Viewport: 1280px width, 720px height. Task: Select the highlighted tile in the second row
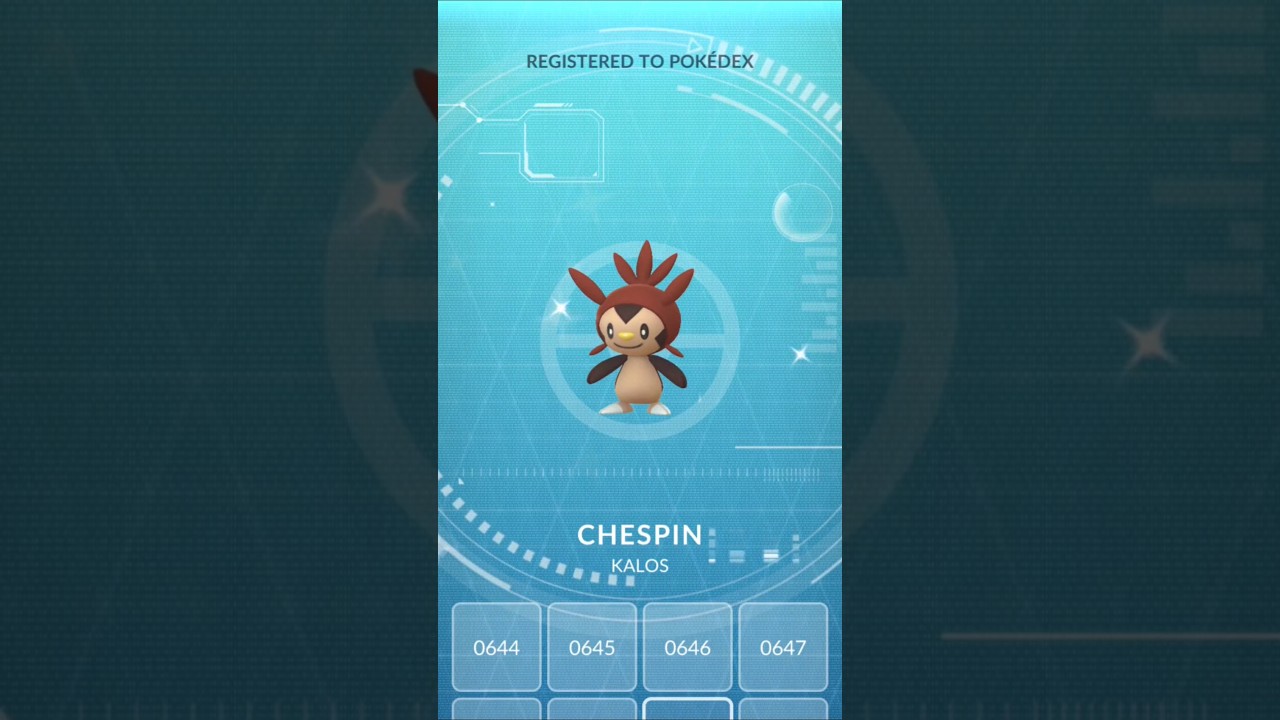(687, 712)
